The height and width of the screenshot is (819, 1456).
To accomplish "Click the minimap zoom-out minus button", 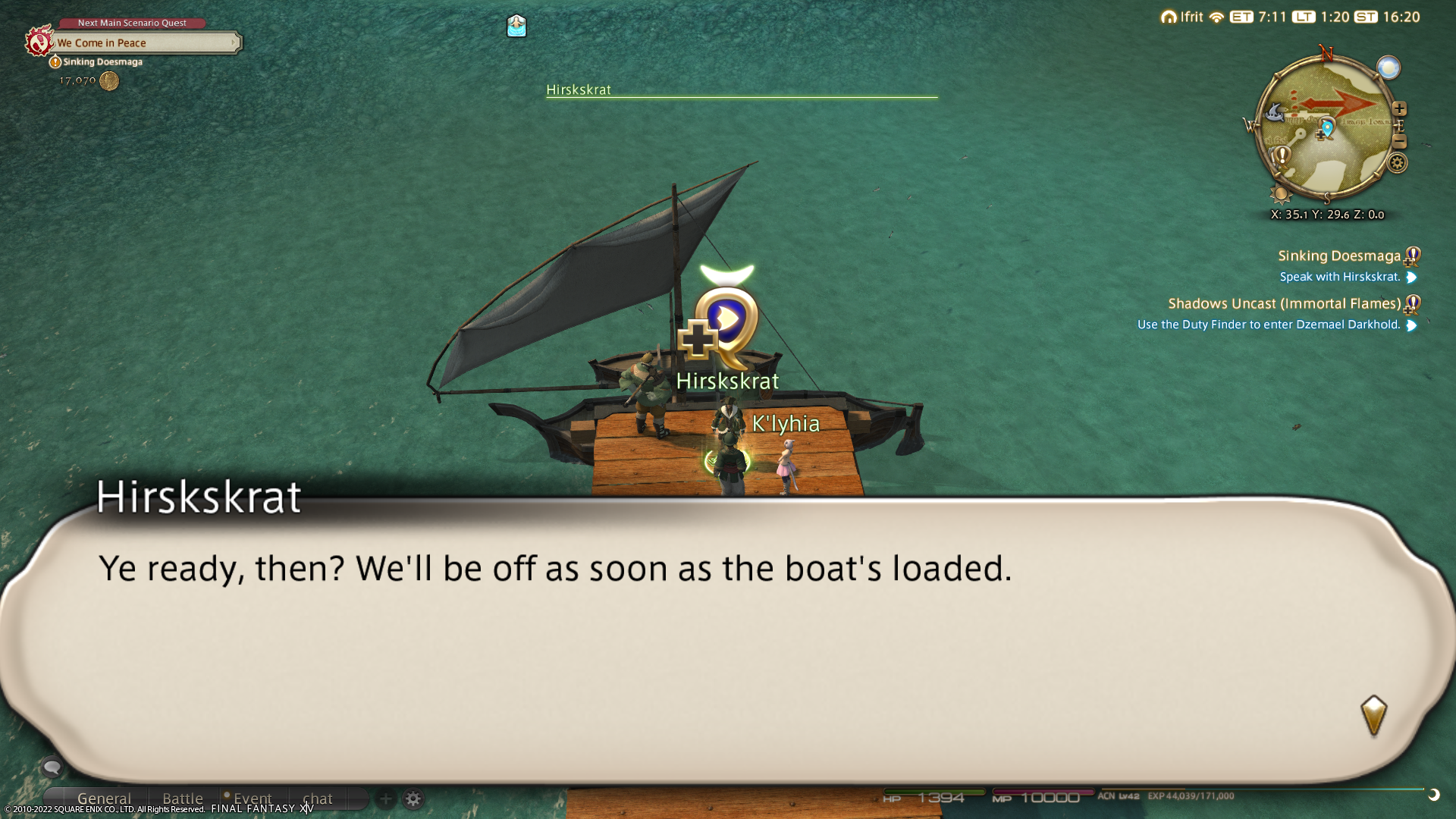I will pyautogui.click(x=1399, y=142).
